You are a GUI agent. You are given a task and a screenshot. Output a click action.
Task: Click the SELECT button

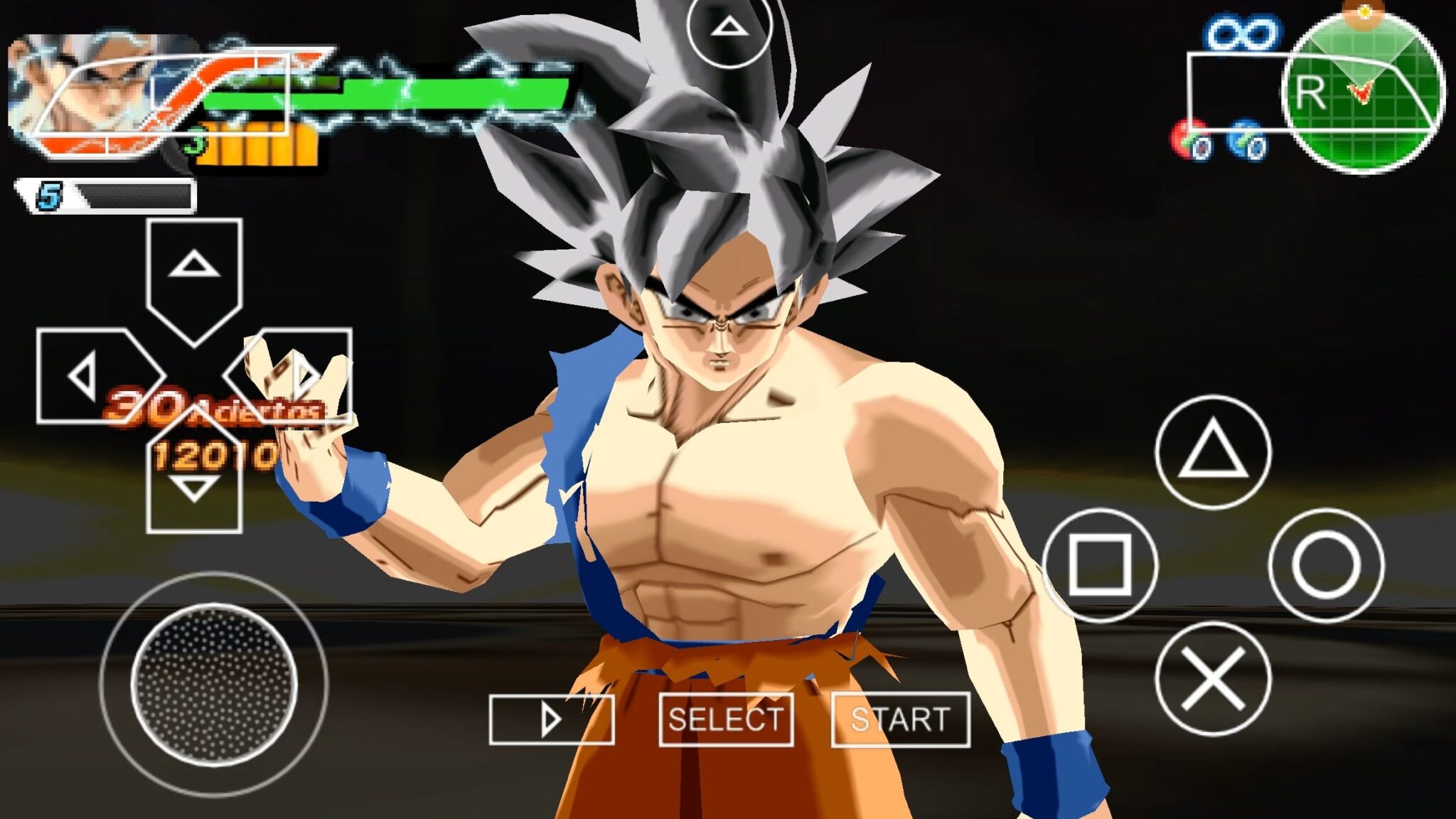click(x=726, y=719)
